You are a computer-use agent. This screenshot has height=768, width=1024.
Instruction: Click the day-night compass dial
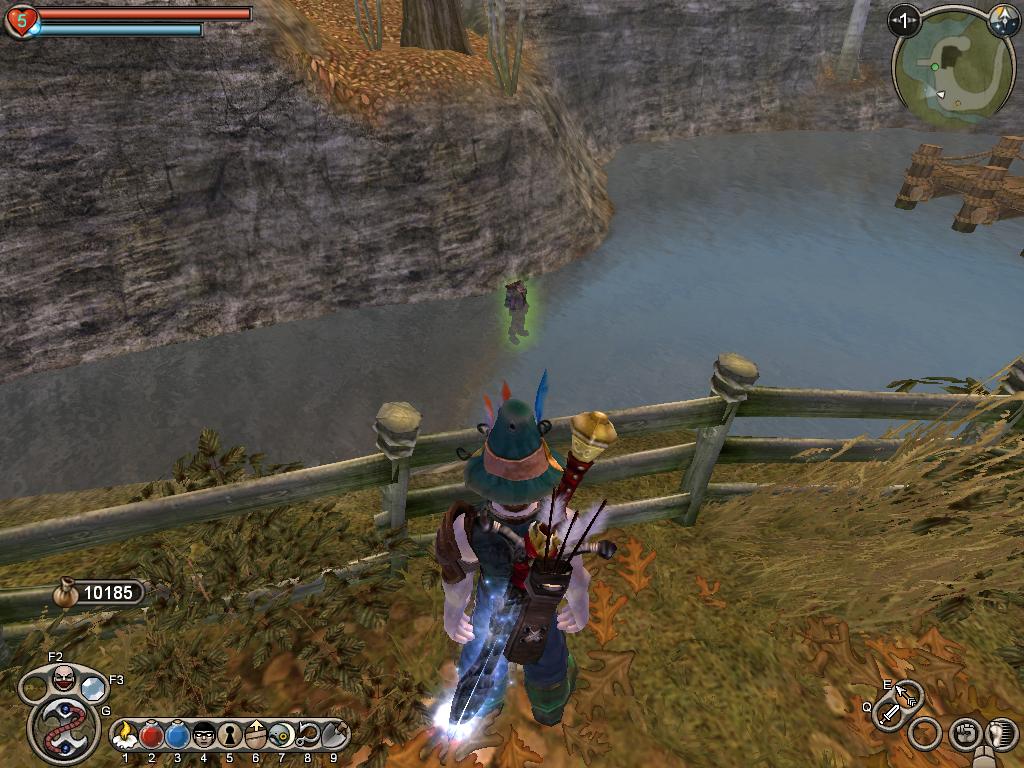click(1001, 19)
